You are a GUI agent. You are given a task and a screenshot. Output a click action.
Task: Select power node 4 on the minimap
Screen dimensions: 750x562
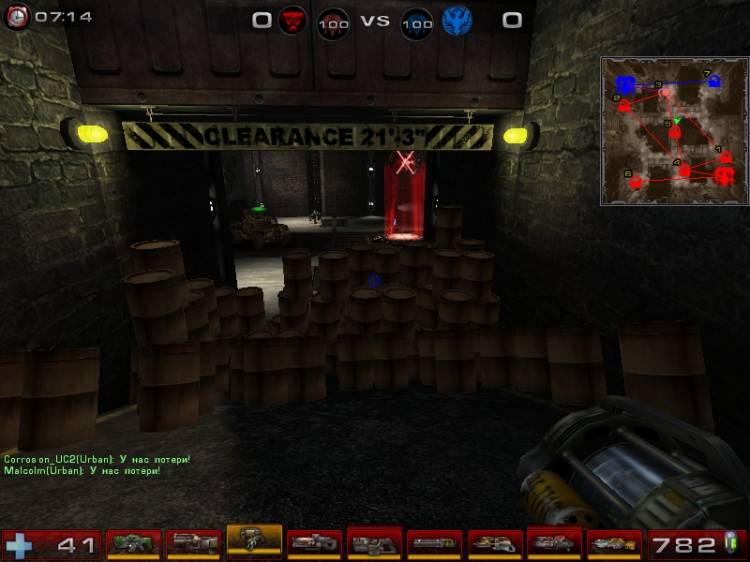pyautogui.click(x=685, y=170)
